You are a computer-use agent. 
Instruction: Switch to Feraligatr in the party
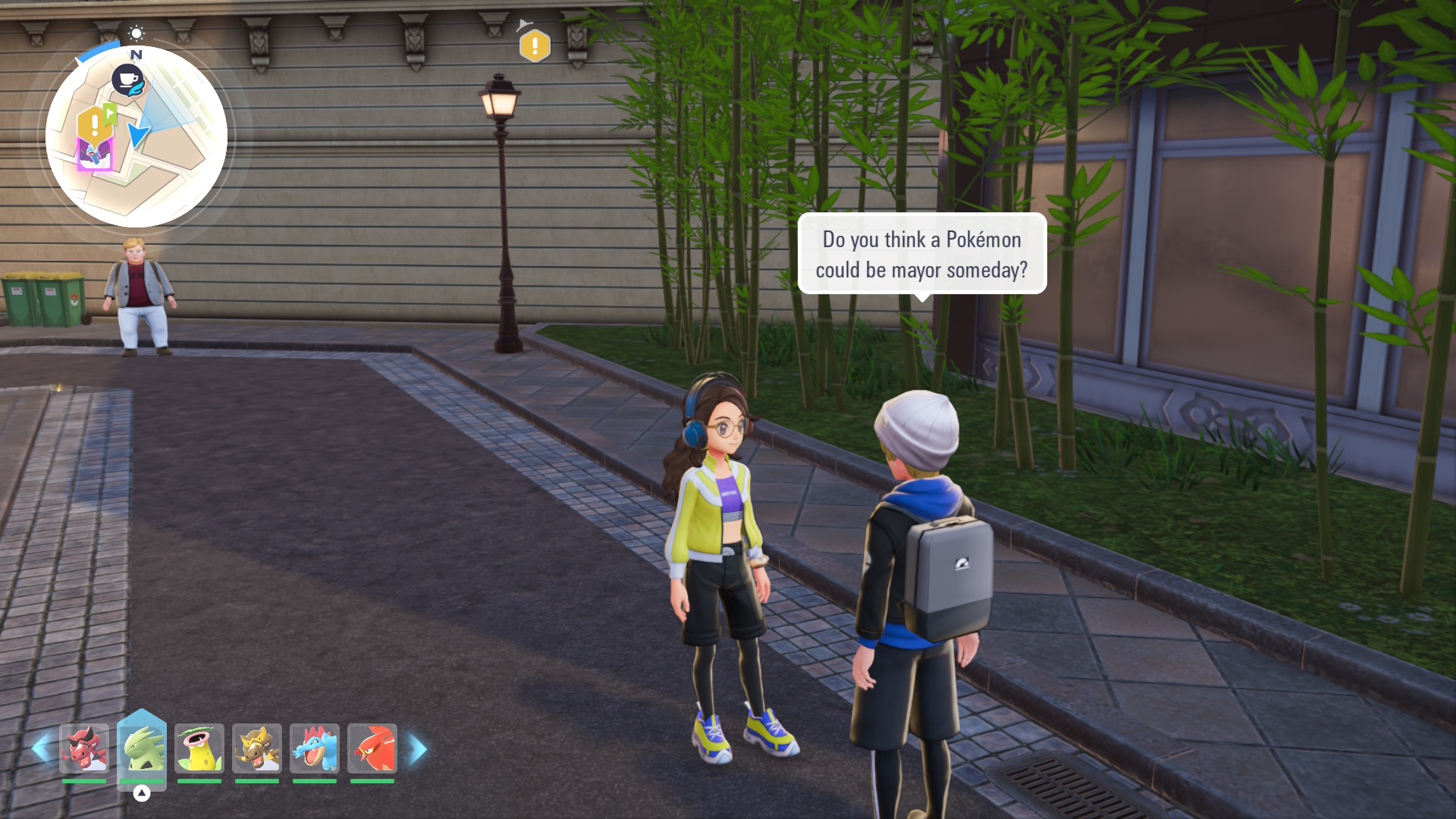[315, 749]
